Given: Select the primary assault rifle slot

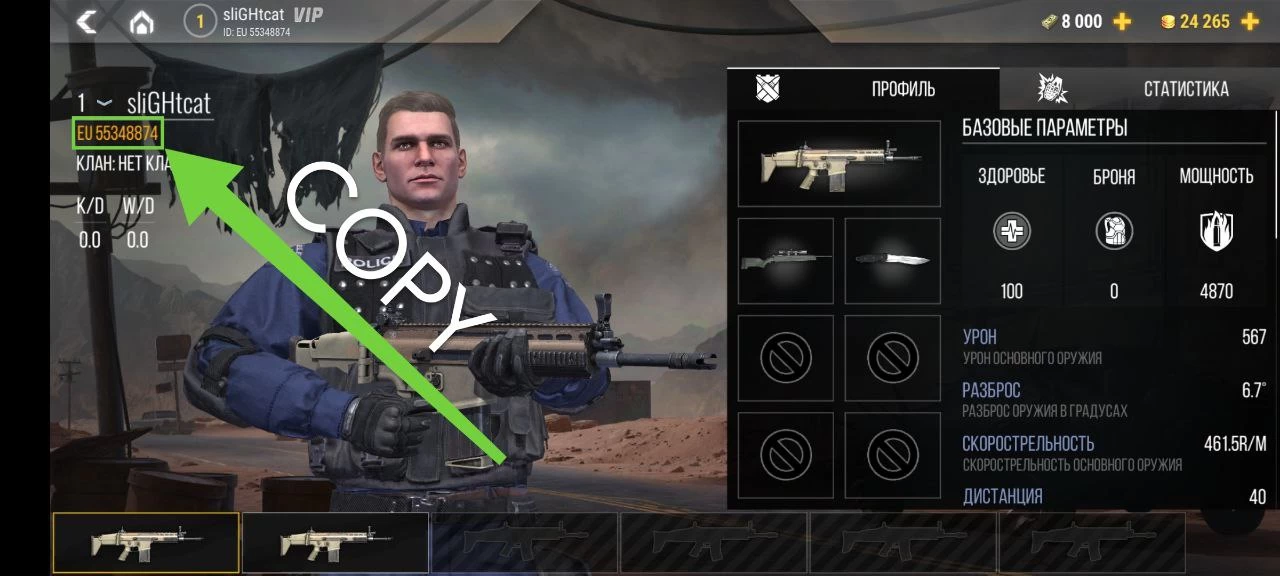Looking at the screenshot, I should tap(839, 164).
